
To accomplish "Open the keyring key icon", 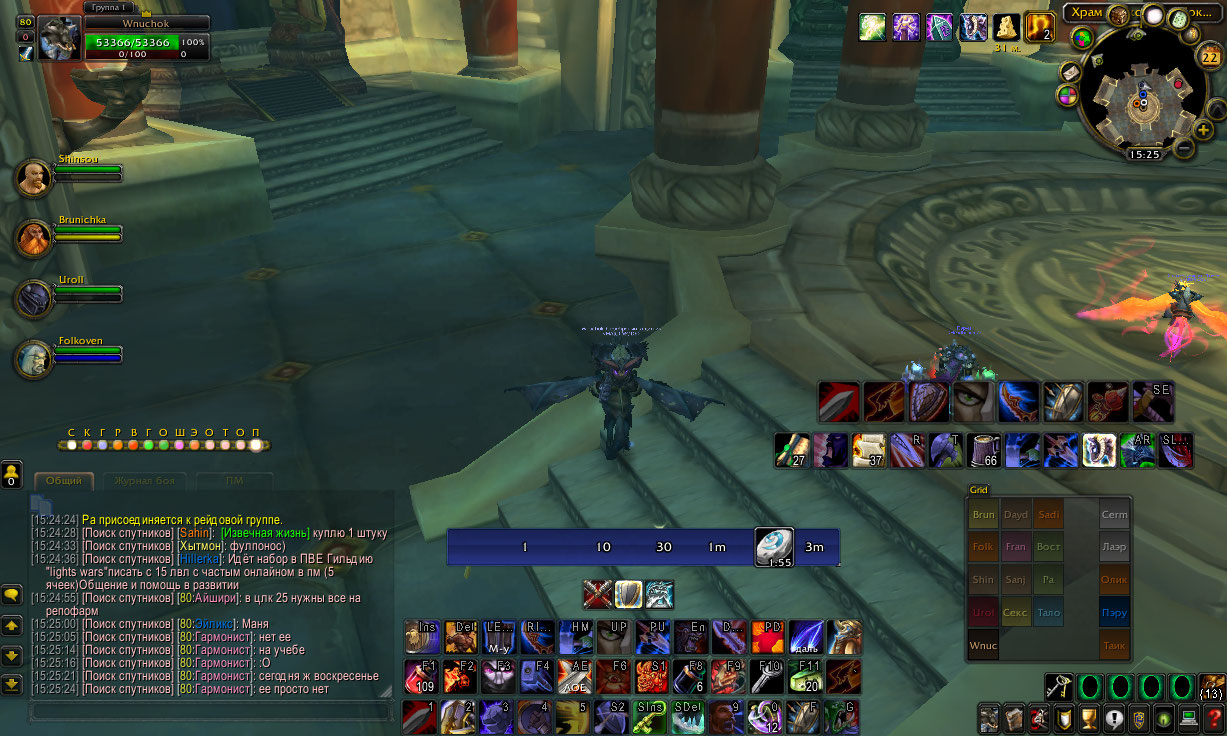I will (1059, 686).
